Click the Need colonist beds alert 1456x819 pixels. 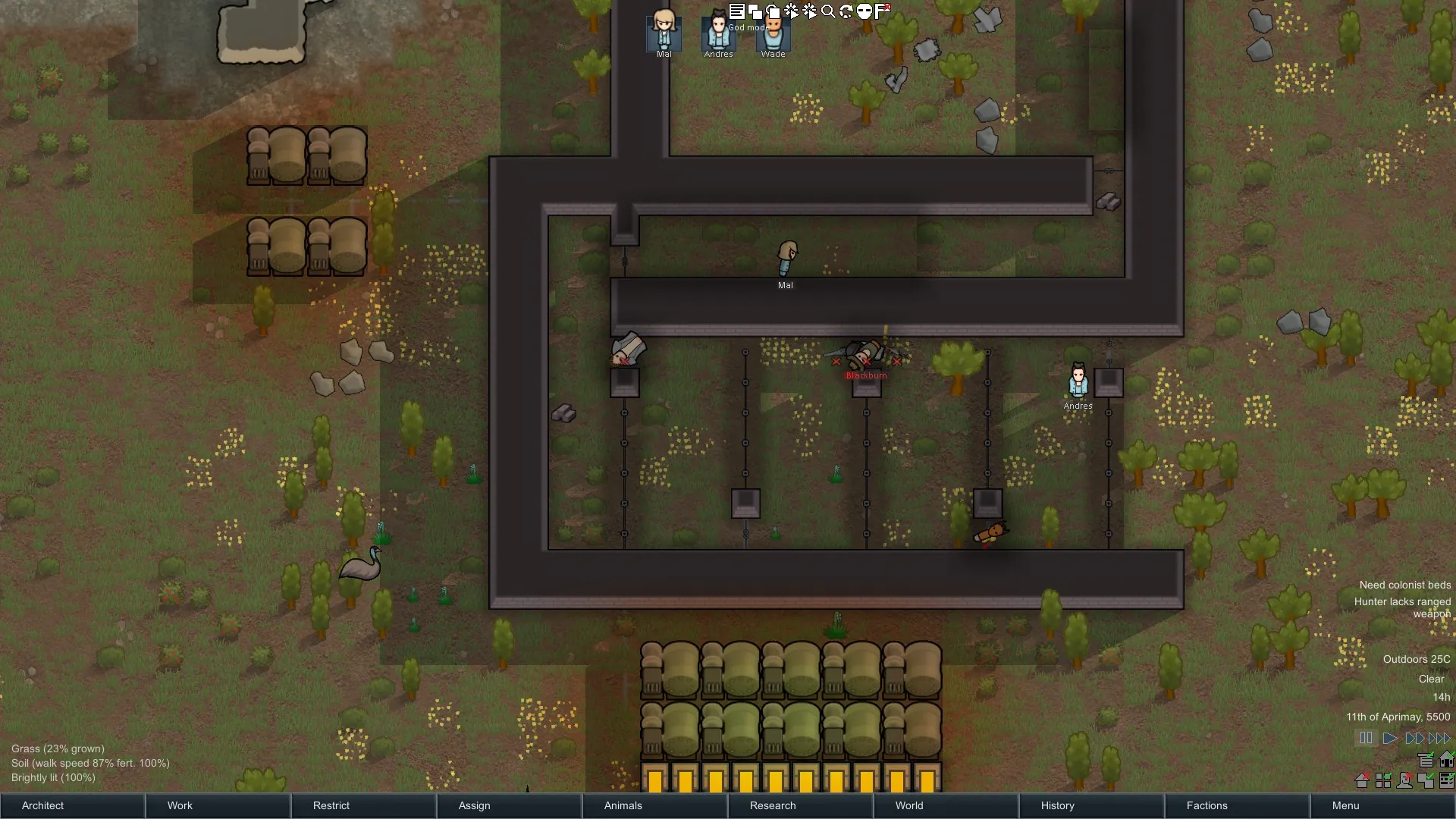[x=1404, y=585]
